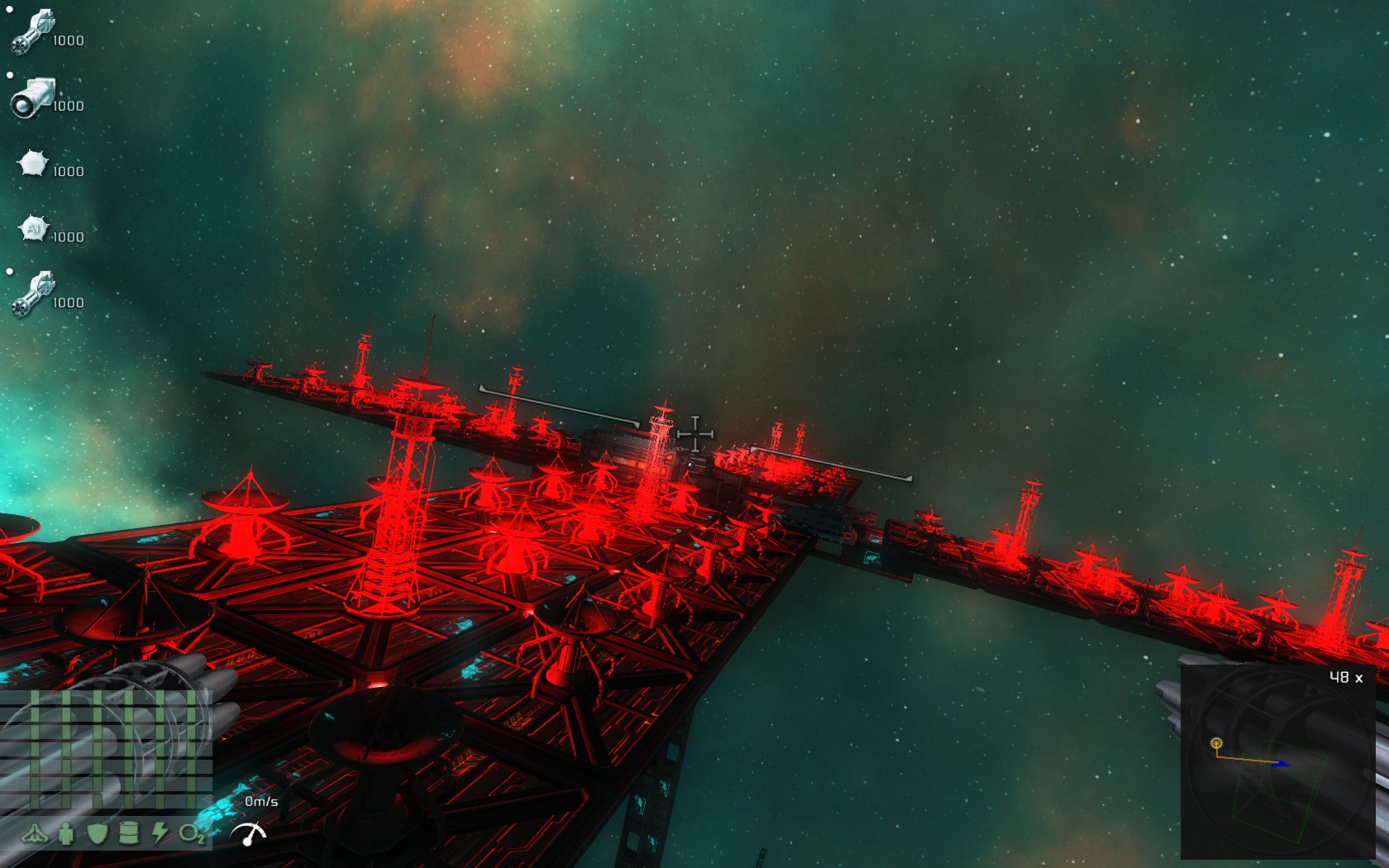This screenshot has width=1389, height=868.
Task: Open the 3D radar minimap
Action: (x=1279, y=762)
